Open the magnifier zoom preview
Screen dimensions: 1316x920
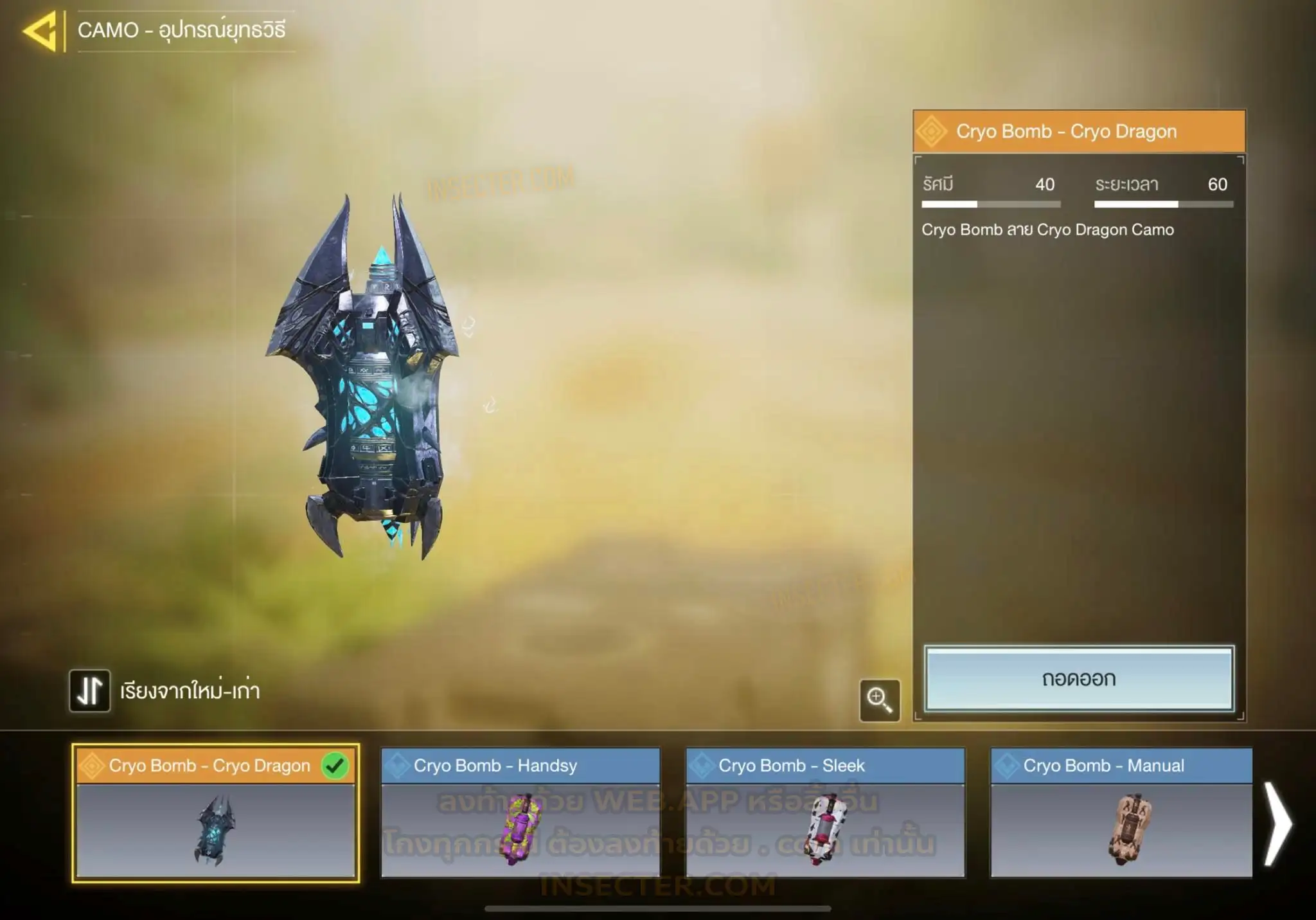click(879, 699)
